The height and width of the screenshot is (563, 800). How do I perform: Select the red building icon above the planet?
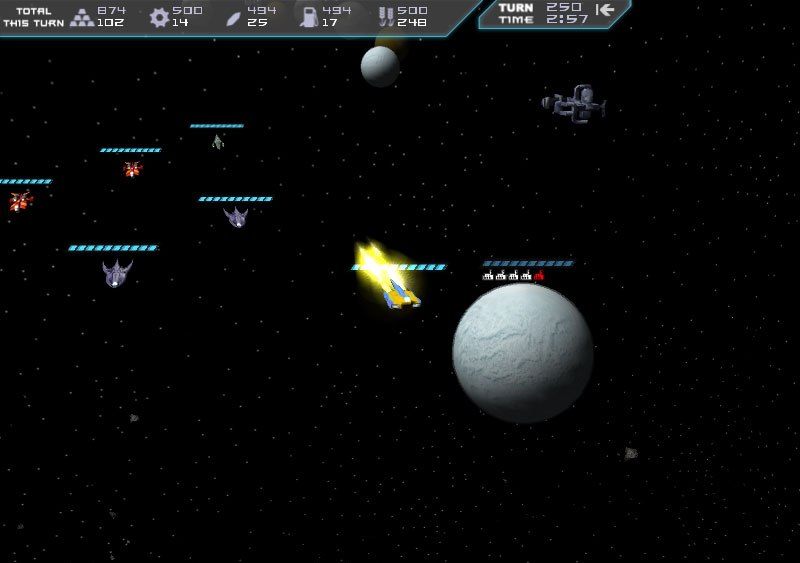pyautogui.click(x=539, y=275)
